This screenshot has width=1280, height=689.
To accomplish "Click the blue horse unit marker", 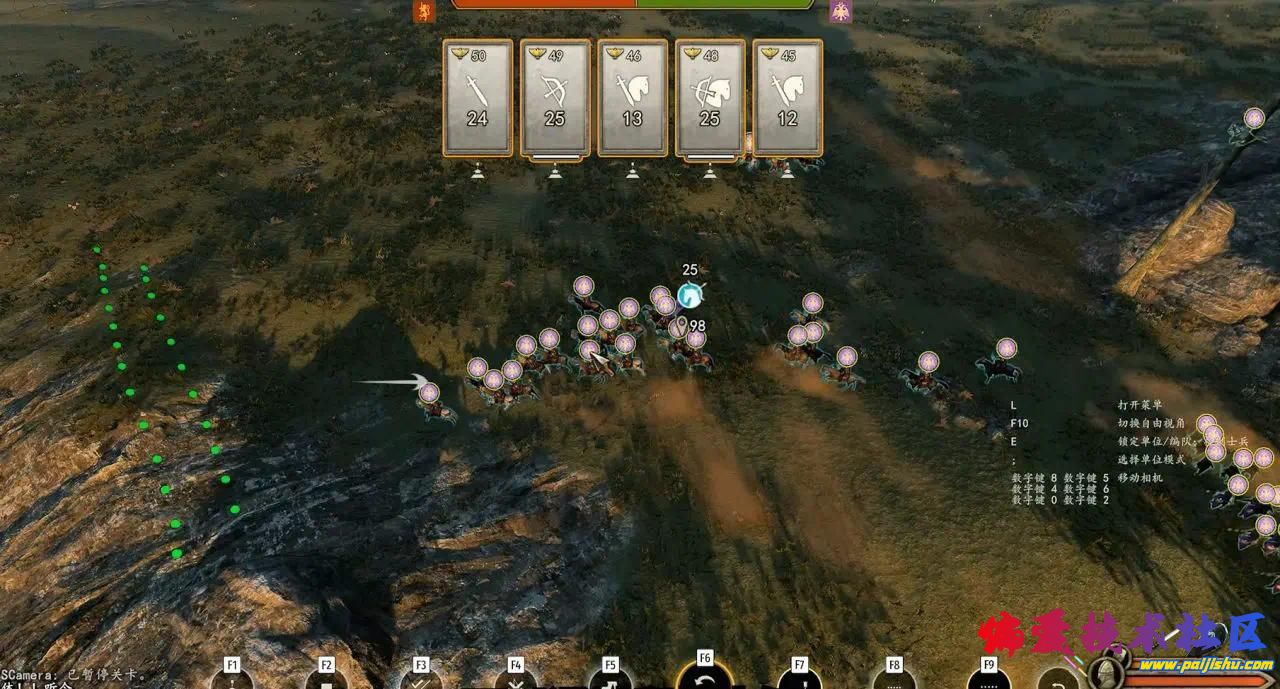I will pyautogui.click(x=689, y=296).
